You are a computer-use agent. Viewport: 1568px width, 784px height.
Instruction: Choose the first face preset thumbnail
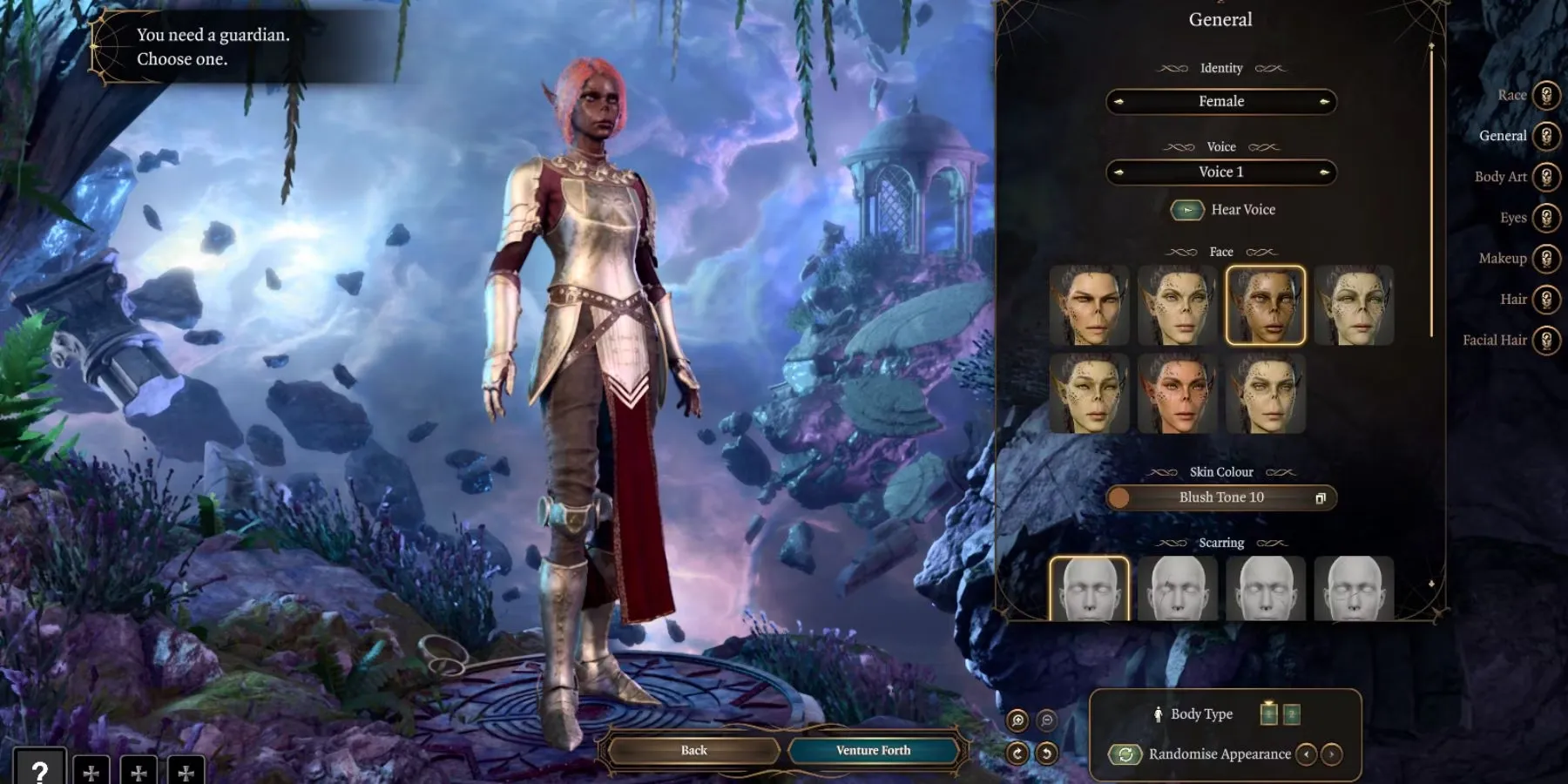(x=1089, y=306)
